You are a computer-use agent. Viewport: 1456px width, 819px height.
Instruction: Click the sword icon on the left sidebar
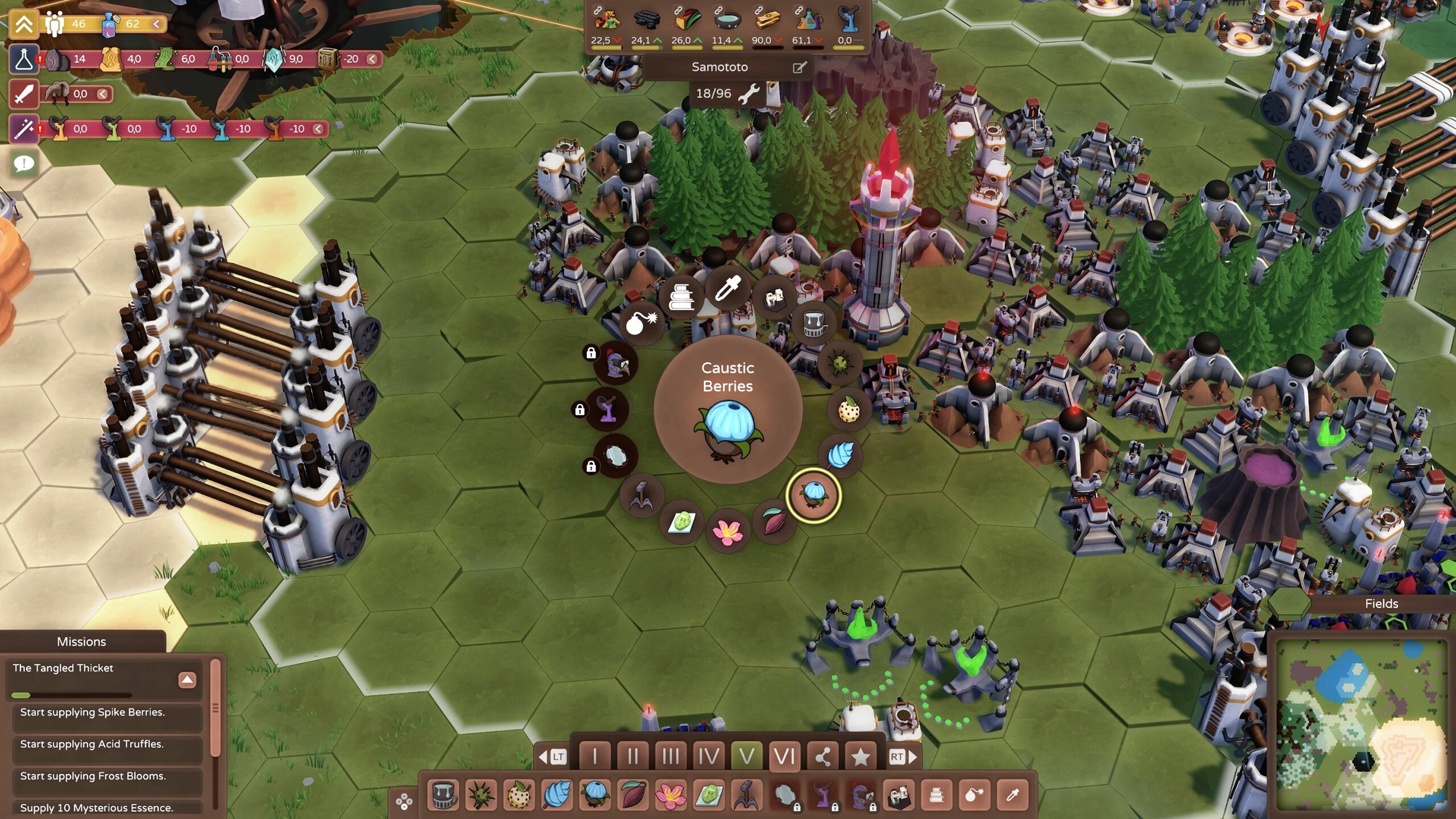click(23, 94)
